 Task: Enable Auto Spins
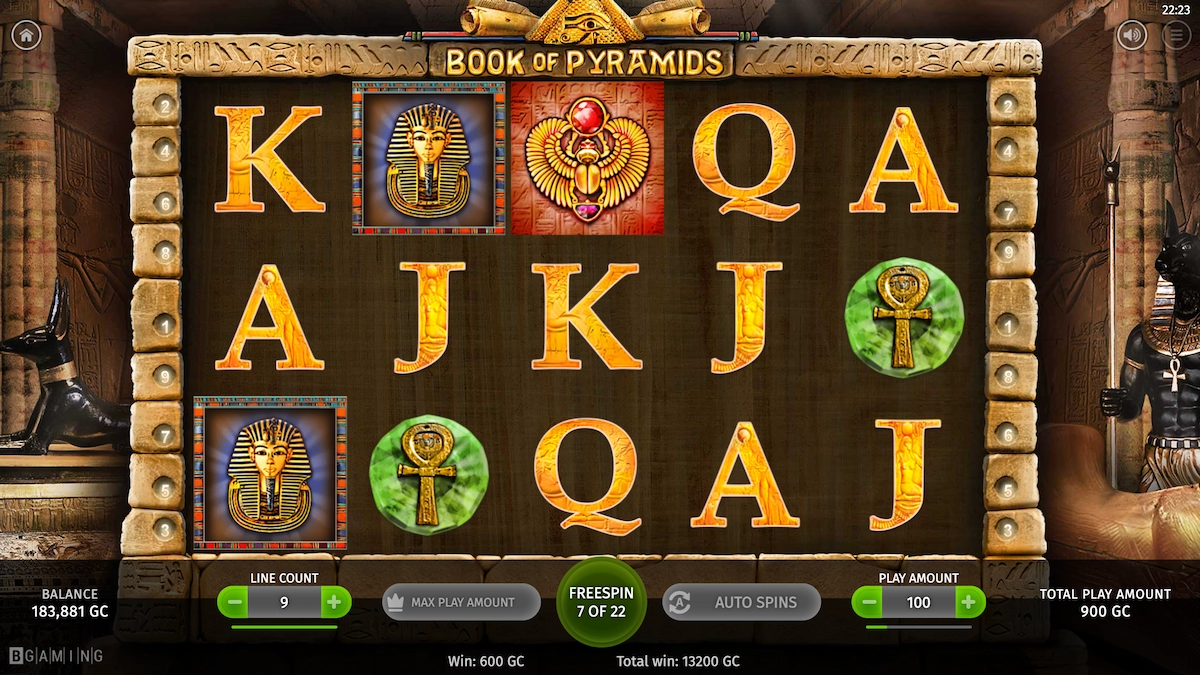coord(741,602)
